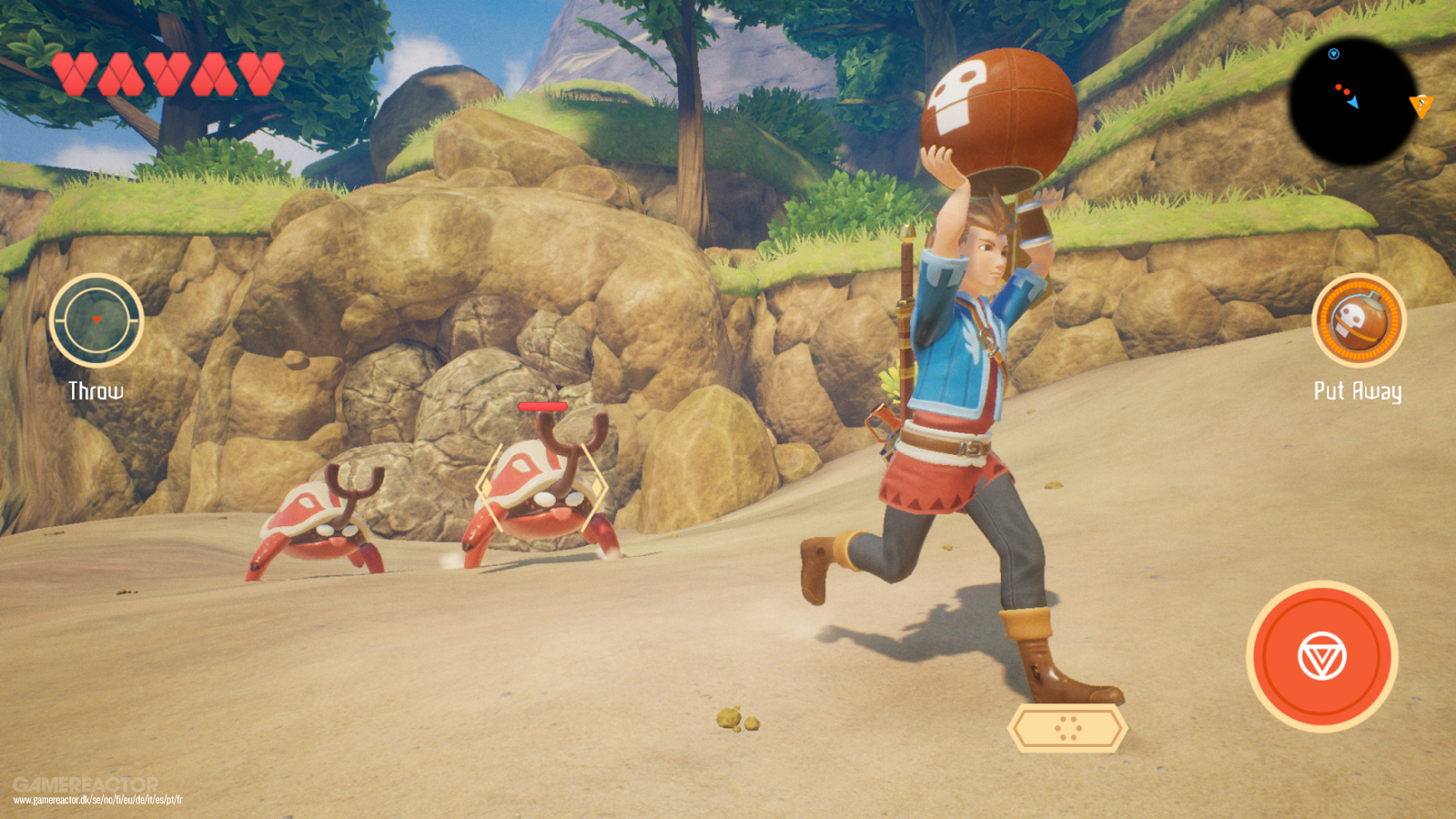The width and height of the screenshot is (1456, 819).
Task: Tap the blue player arrow on minimap
Action: click(x=1353, y=103)
